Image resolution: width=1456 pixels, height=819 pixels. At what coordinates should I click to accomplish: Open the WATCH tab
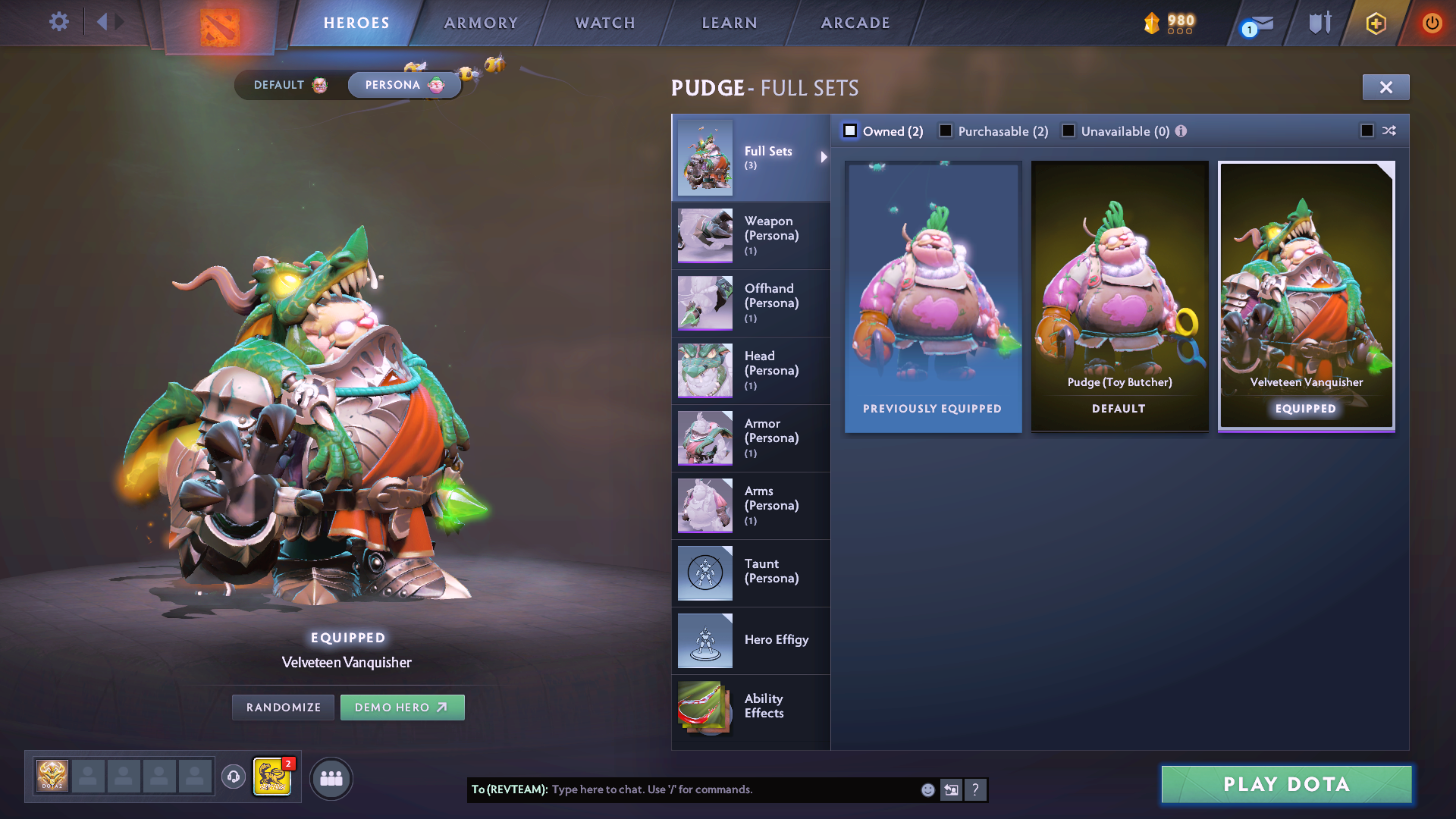[x=604, y=23]
